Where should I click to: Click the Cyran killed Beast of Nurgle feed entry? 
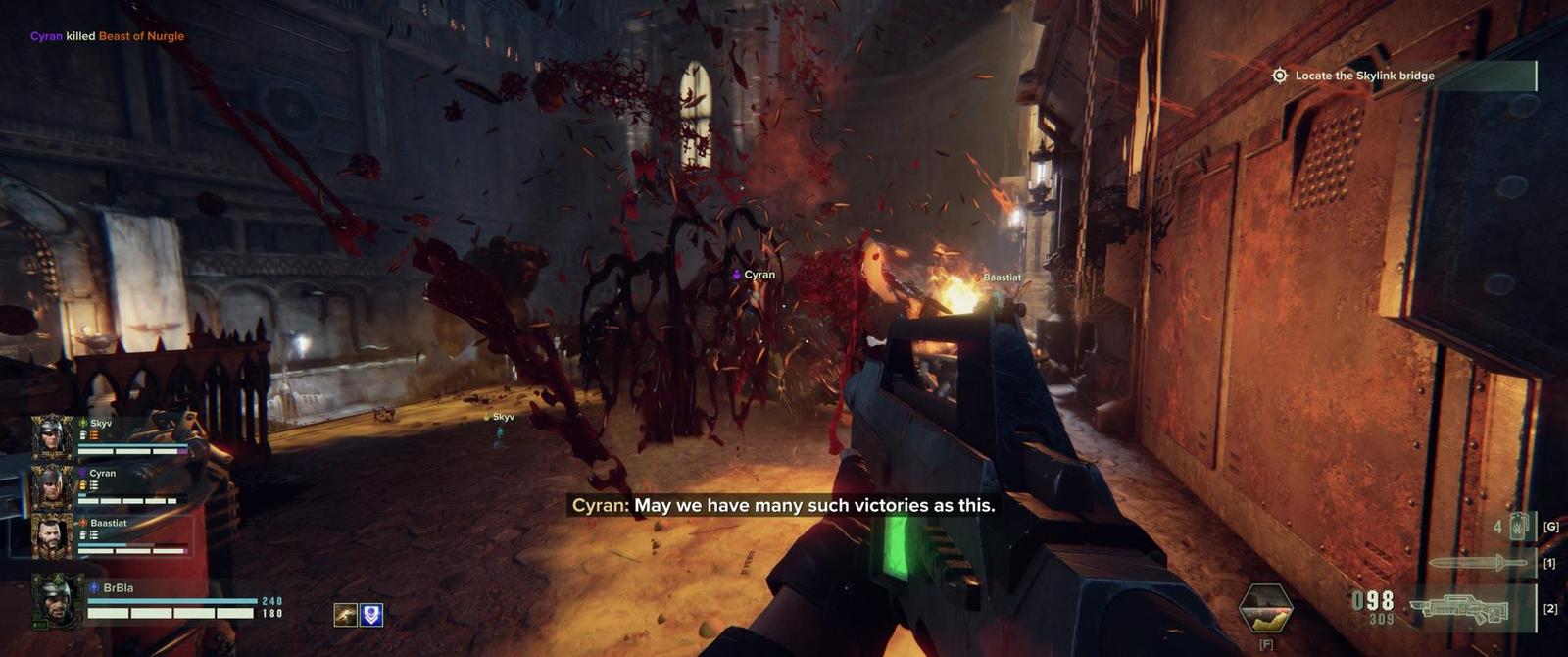click(107, 36)
